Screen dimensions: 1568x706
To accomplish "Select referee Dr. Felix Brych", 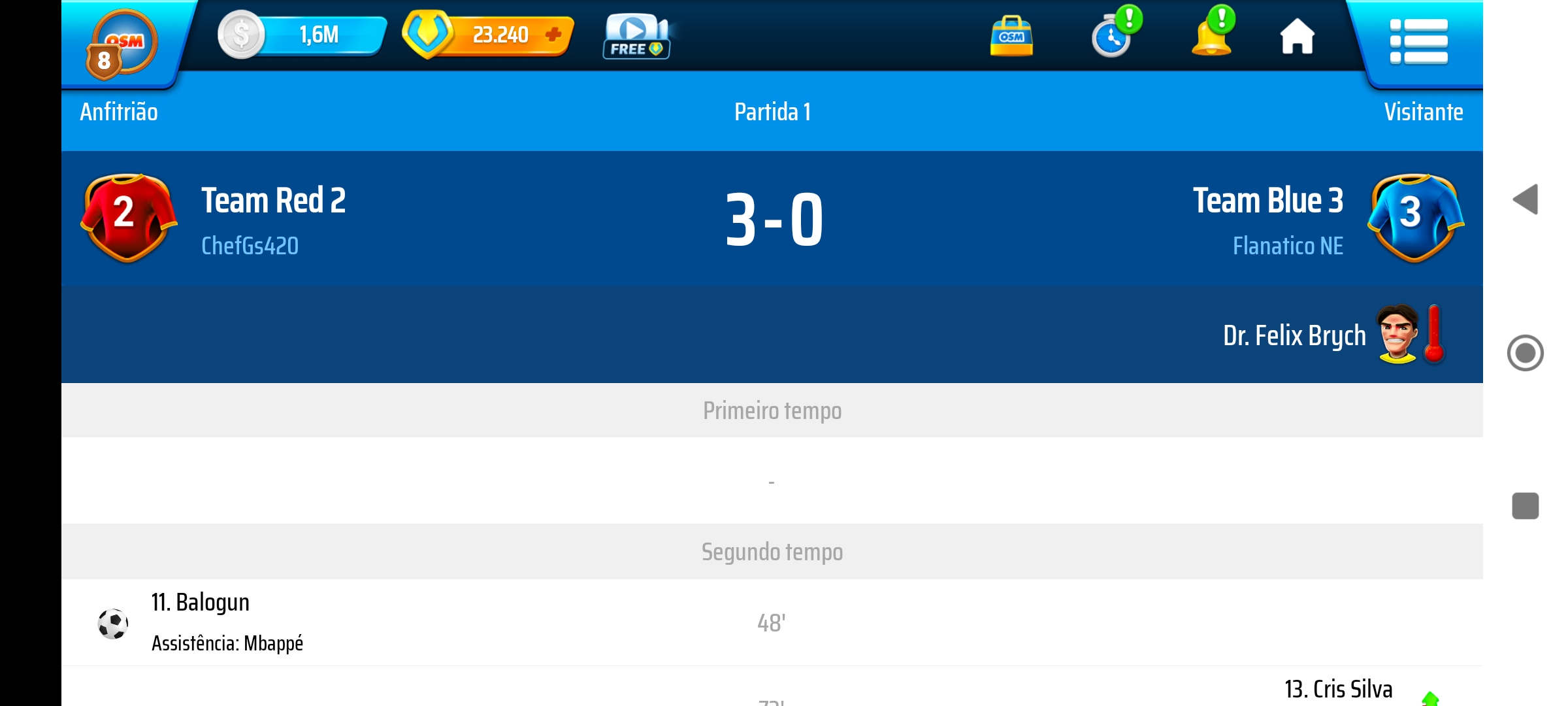I will tap(1294, 336).
